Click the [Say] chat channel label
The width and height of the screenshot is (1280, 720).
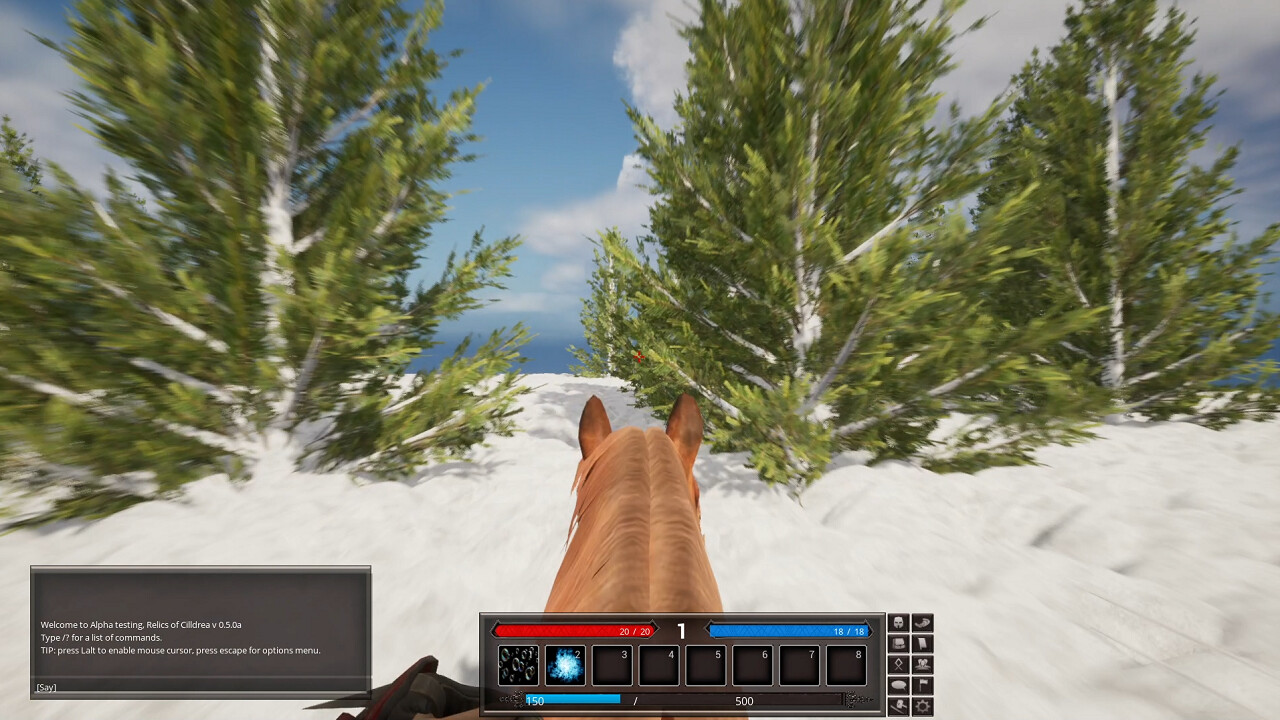pos(46,687)
